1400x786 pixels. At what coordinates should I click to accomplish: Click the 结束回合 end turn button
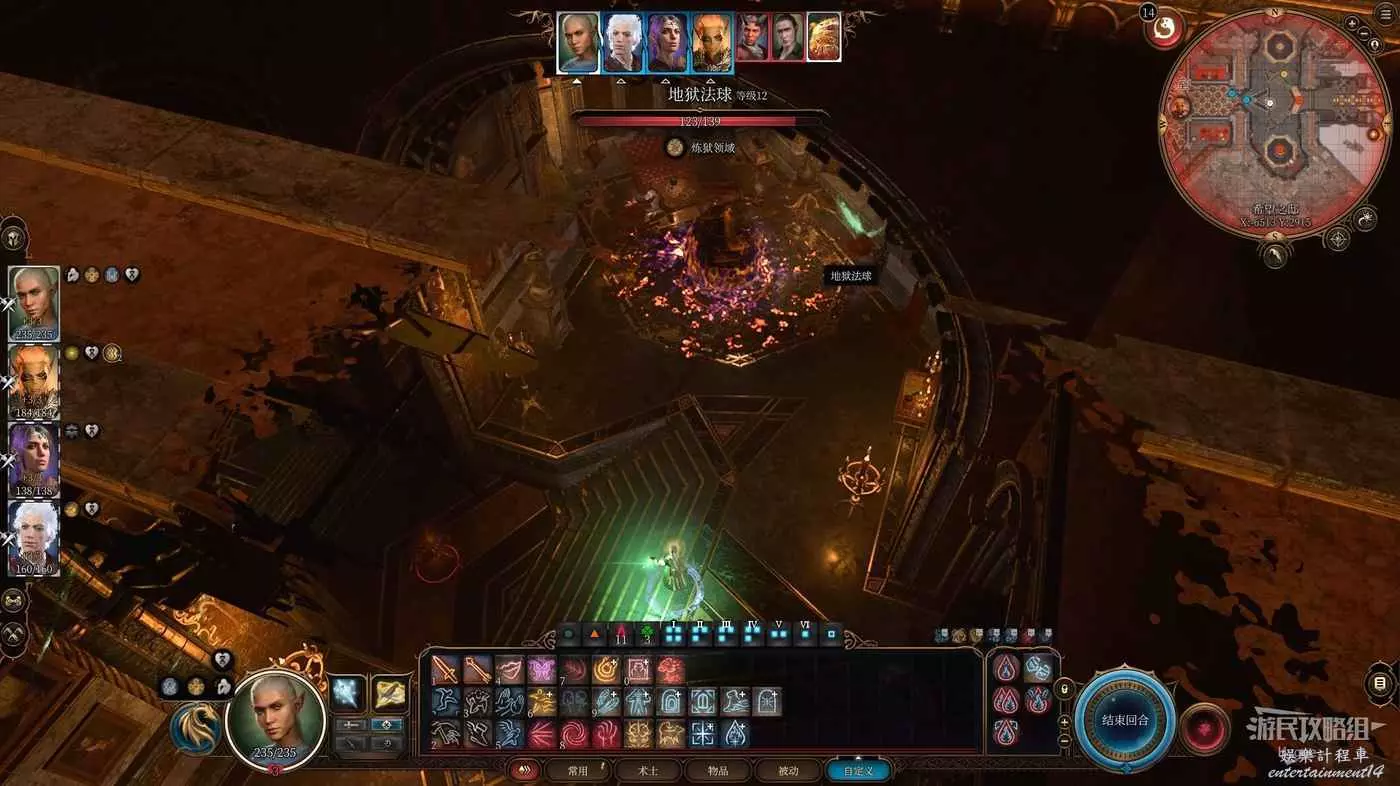1125,720
